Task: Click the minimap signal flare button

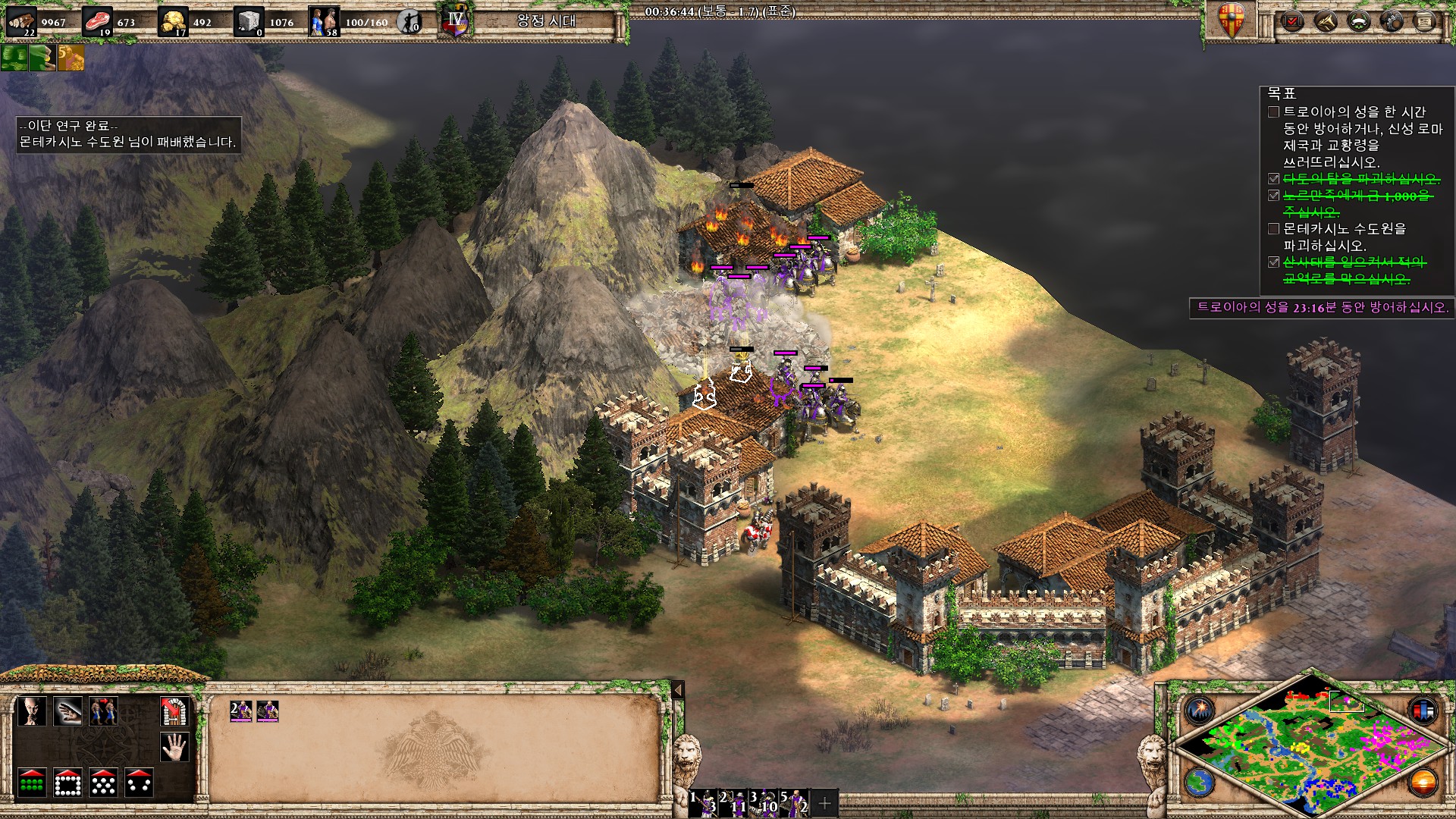Action: pos(1200,711)
